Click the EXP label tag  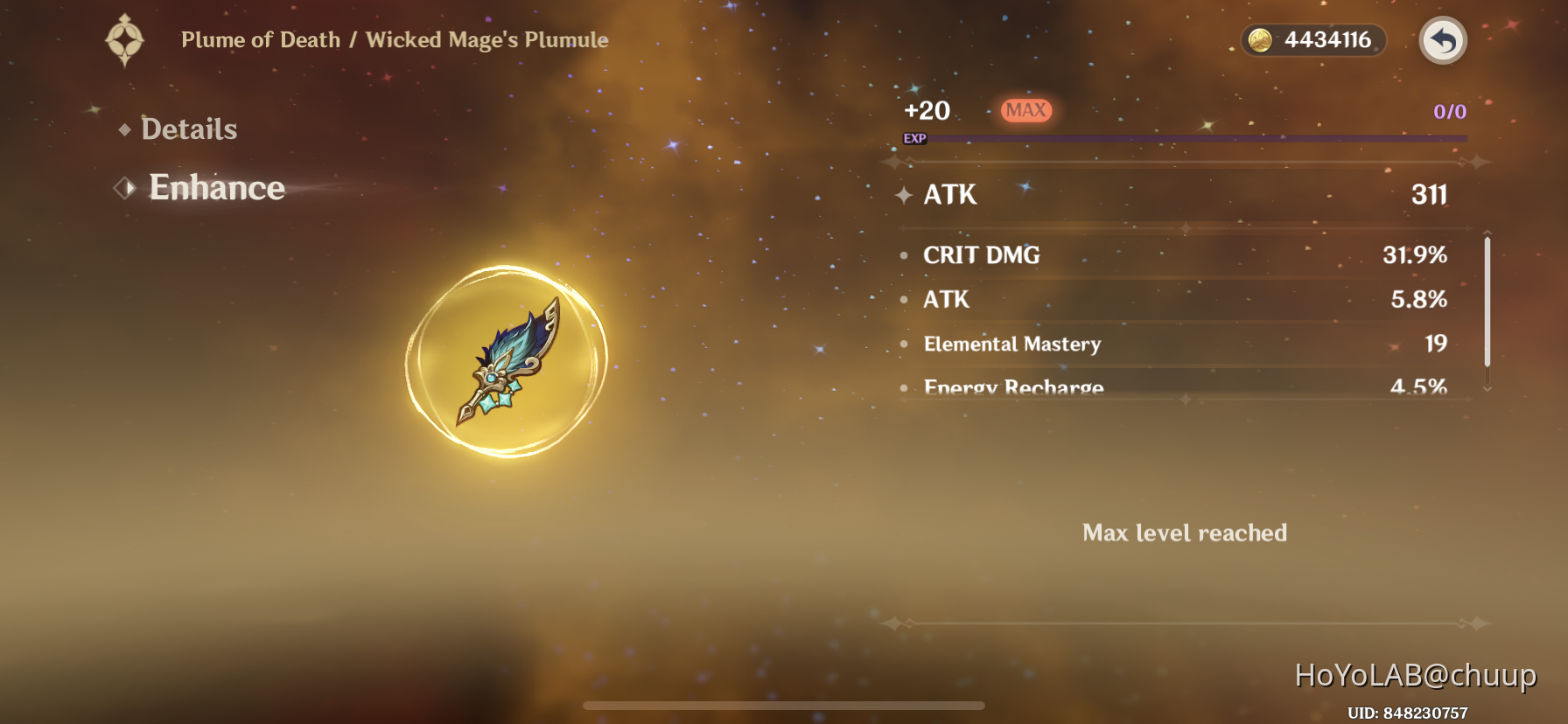click(x=914, y=137)
